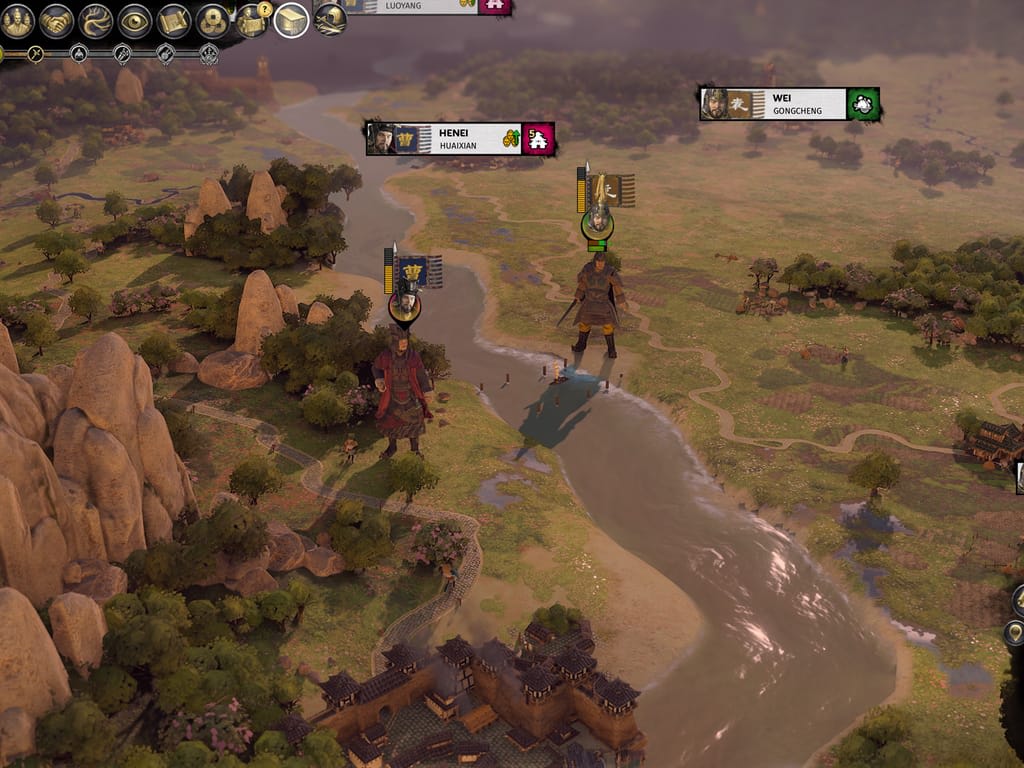Open the reforms tree panel
Image resolution: width=1024 pixels, height=768 pixels.
(x=96, y=21)
